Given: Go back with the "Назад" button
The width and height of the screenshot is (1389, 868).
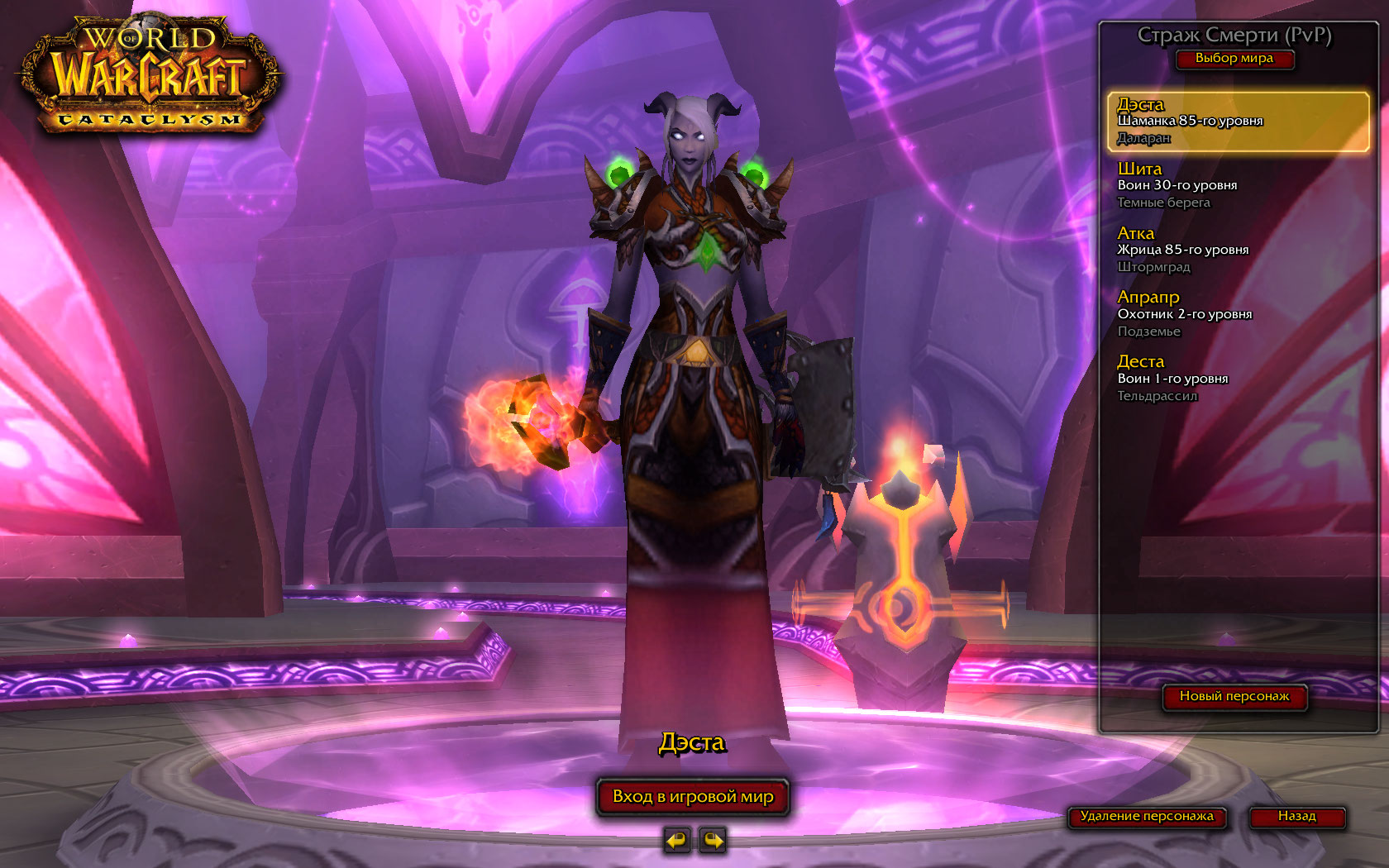Looking at the screenshot, I should click(x=1296, y=817).
